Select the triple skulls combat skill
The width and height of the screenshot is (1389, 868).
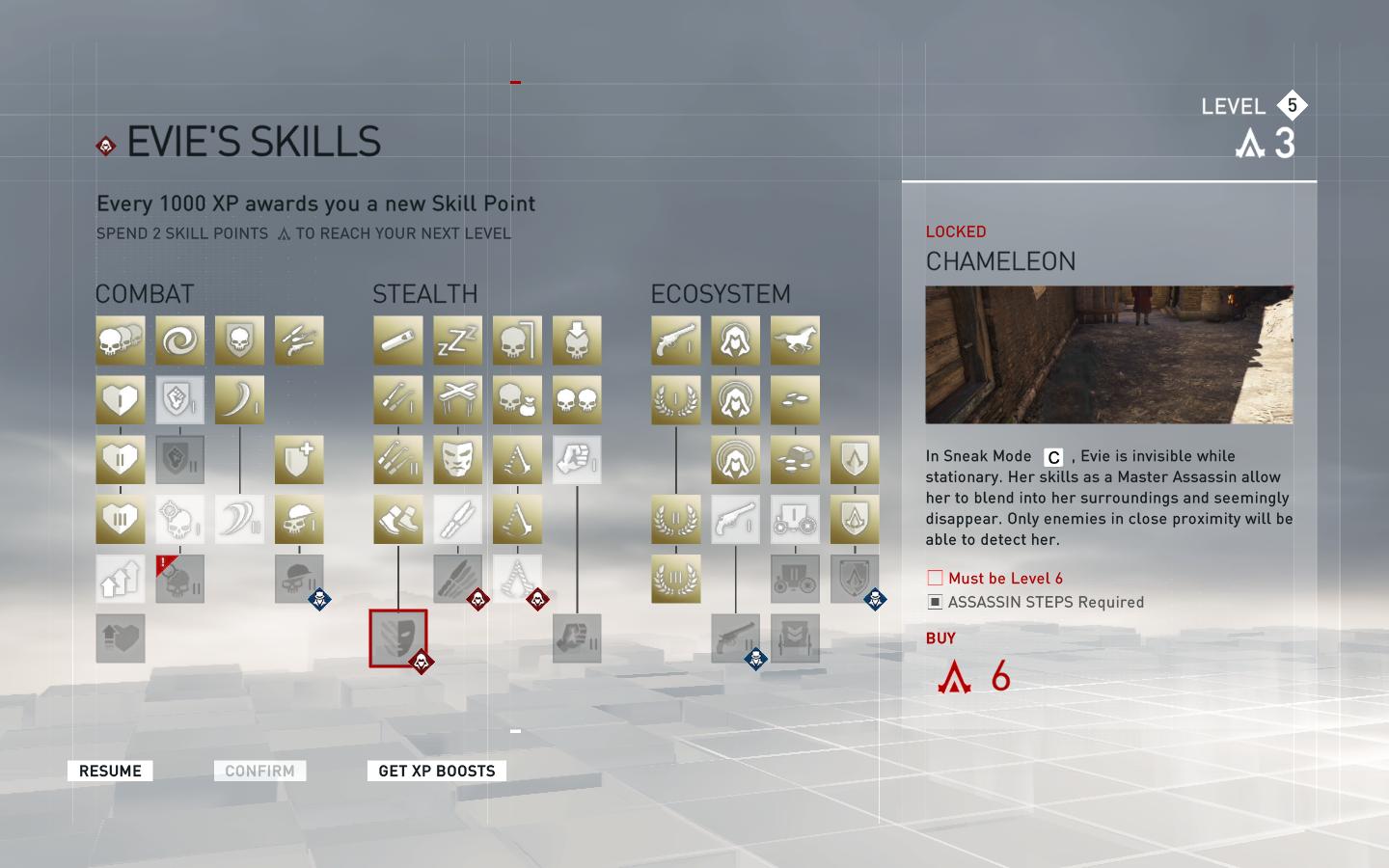click(x=121, y=340)
